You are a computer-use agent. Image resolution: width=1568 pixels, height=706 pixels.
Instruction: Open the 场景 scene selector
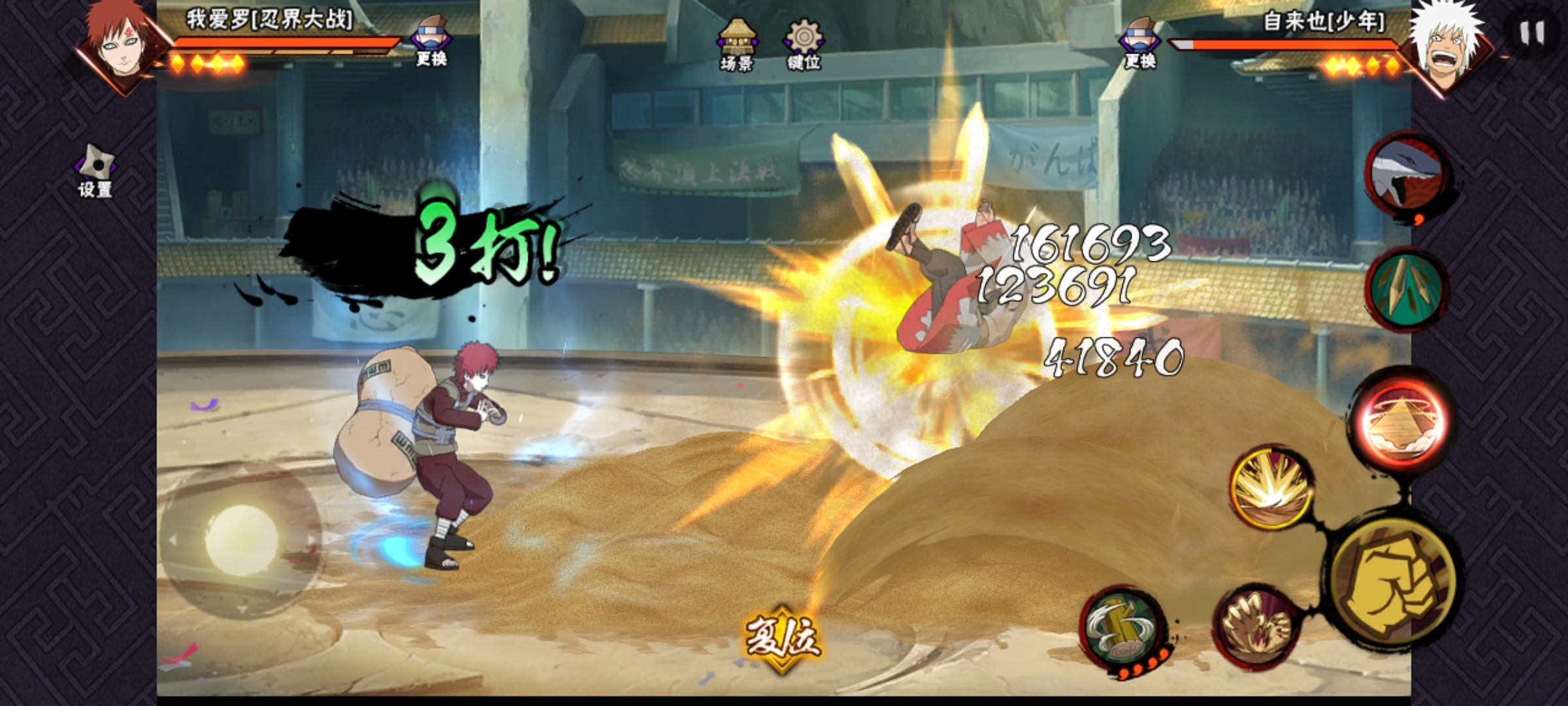tap(737, 44)
